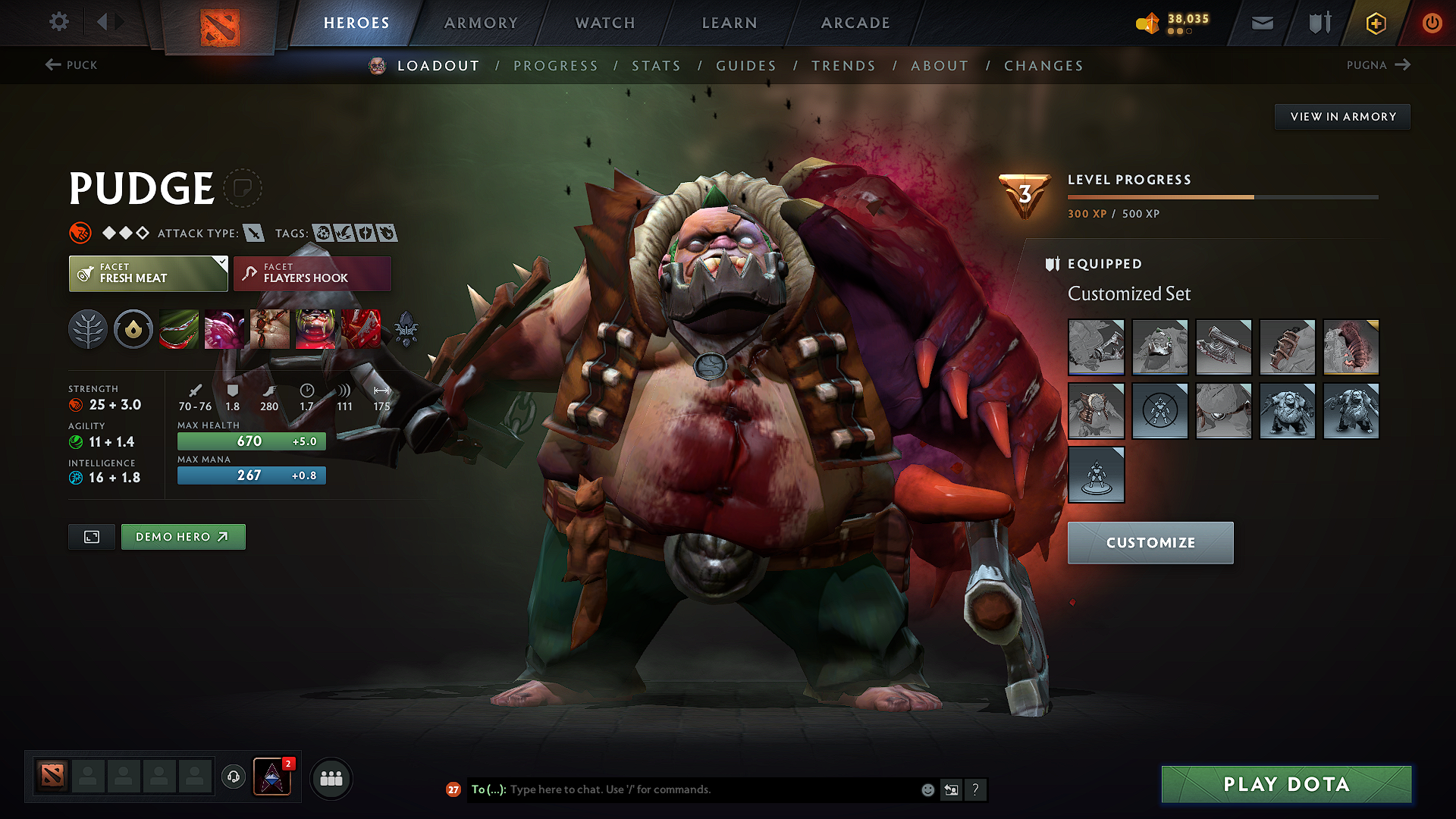Open the mail inbox icon
Viewport: 1456px width, 819px height.
(1261, 23)
